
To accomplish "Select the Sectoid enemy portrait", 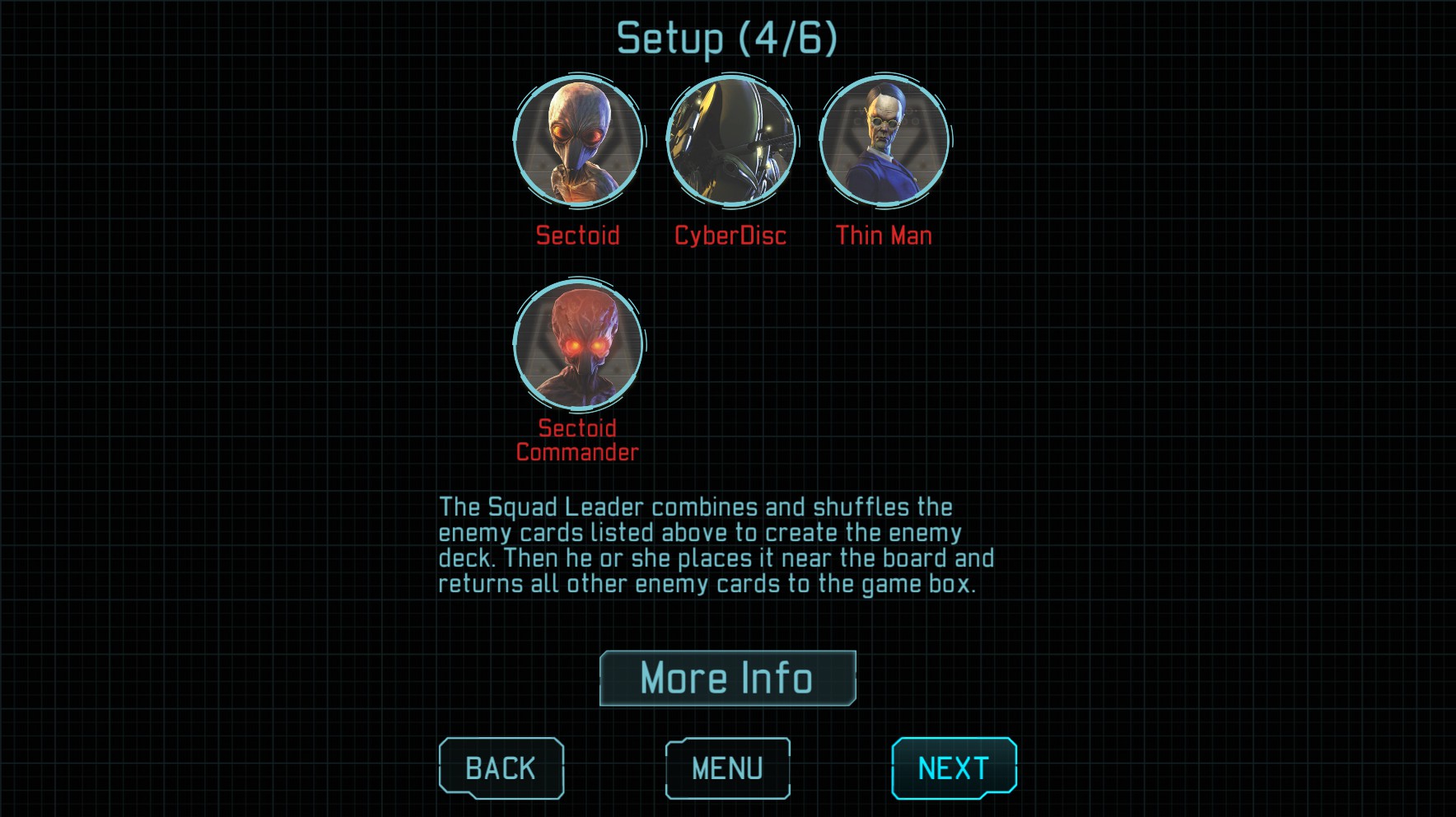I will (x=578, y=141).
